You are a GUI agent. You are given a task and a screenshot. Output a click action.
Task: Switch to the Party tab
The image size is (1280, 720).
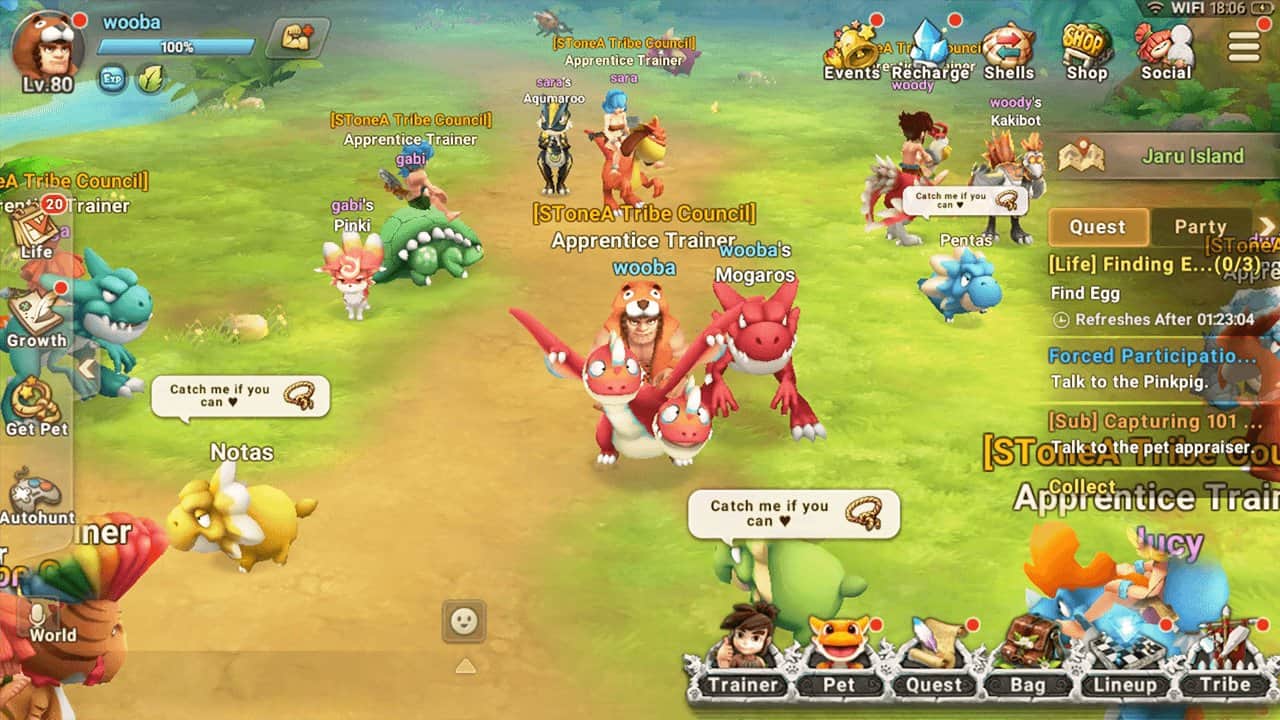pos(1200,227)
